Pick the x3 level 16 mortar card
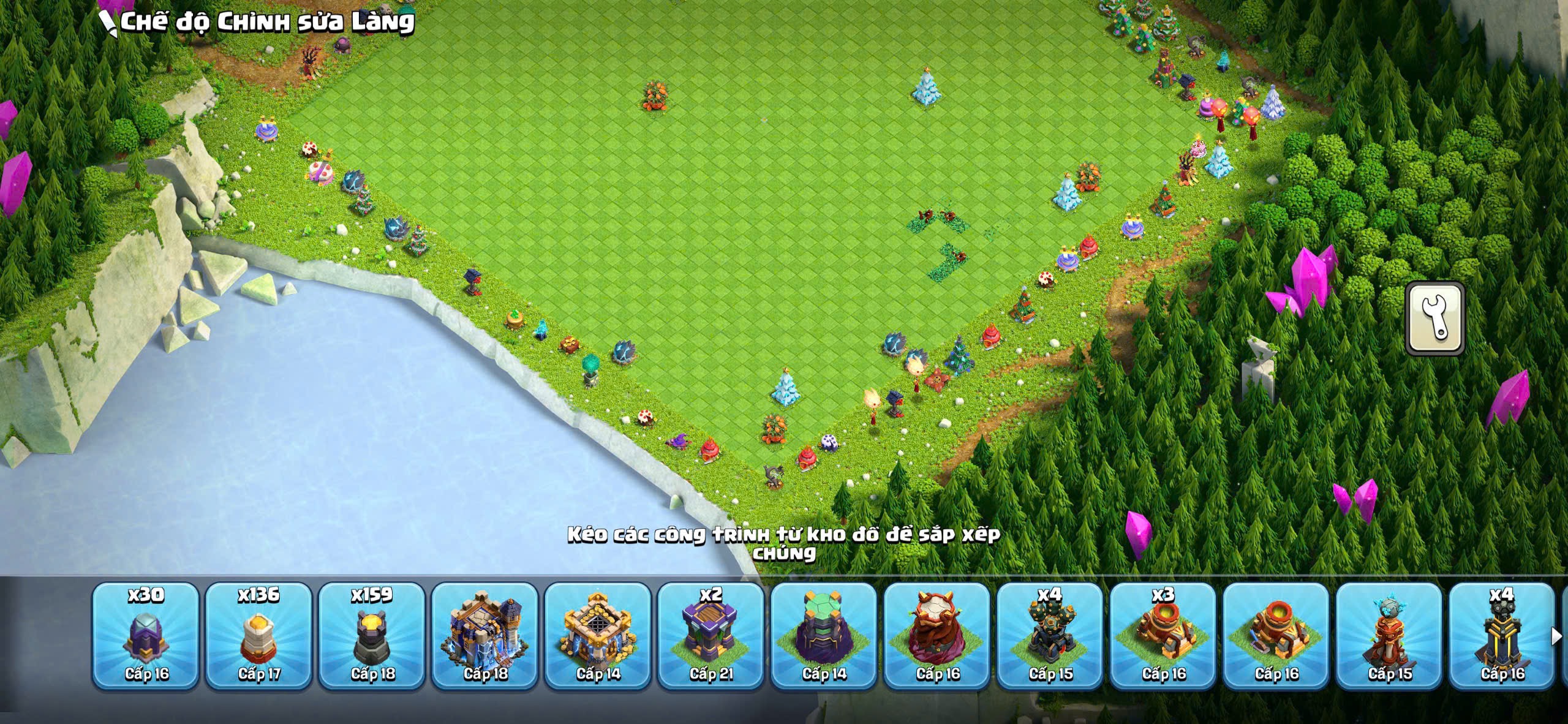Image resolution: width=1568 pixels, height=724 pixels. tap(1163, 636)
